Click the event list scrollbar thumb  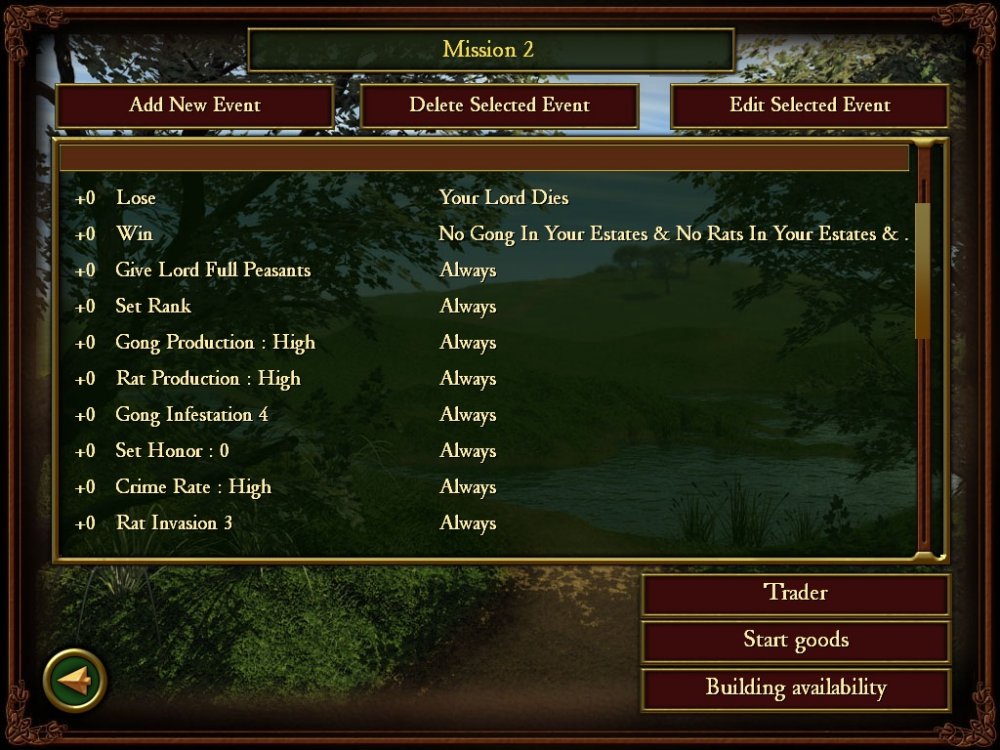coord(922,270)
